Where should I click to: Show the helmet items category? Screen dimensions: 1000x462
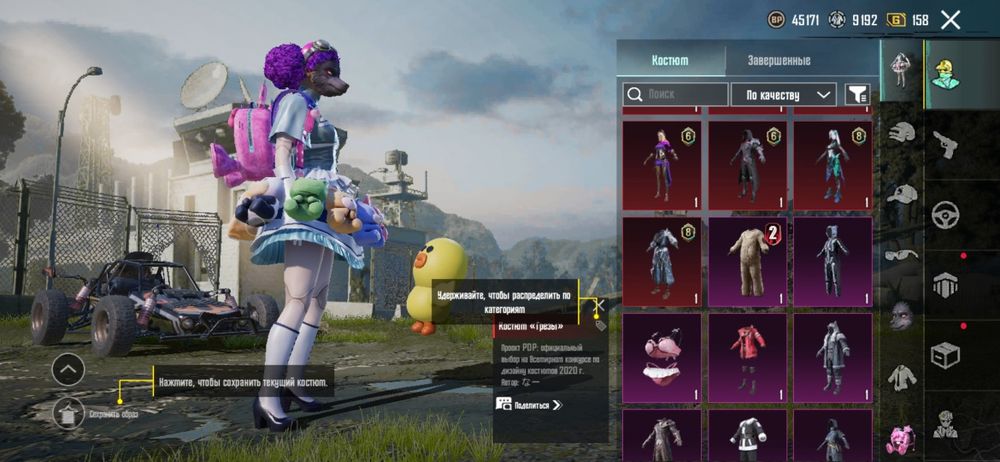point(902,132)
